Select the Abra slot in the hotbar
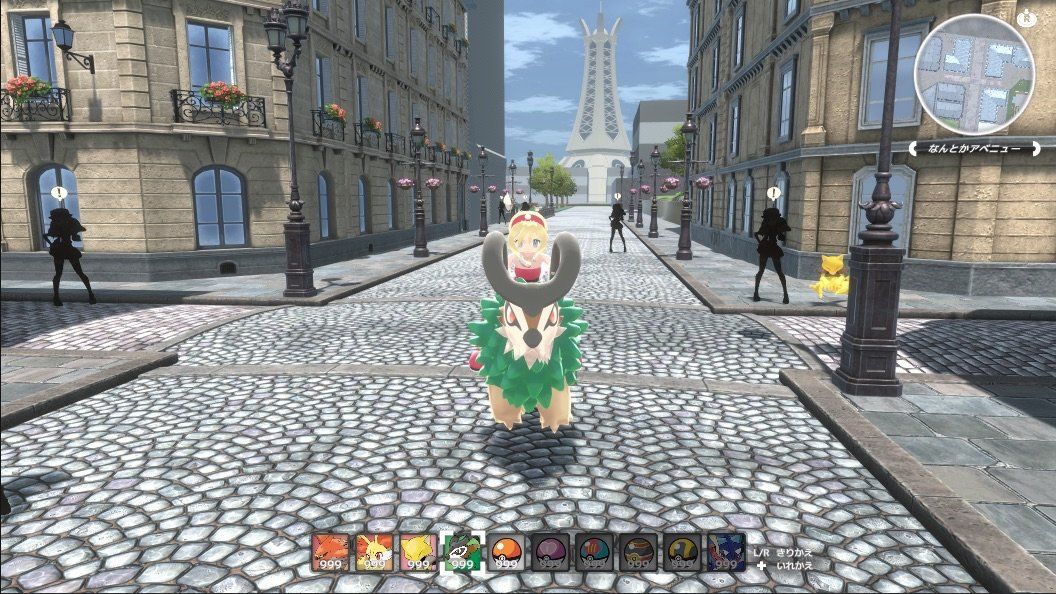 point(418,552)
